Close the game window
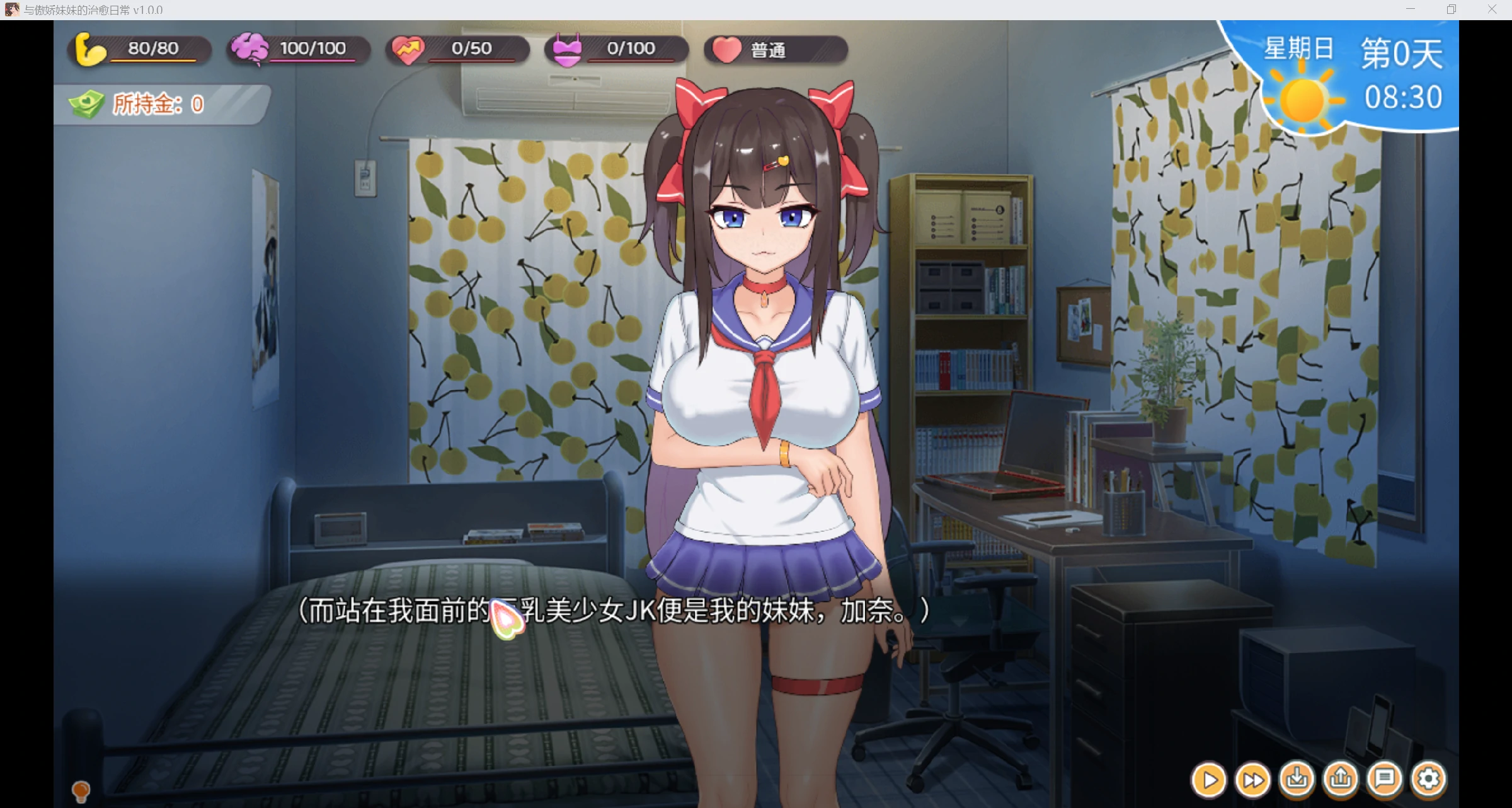 (x=1492, y=9)
